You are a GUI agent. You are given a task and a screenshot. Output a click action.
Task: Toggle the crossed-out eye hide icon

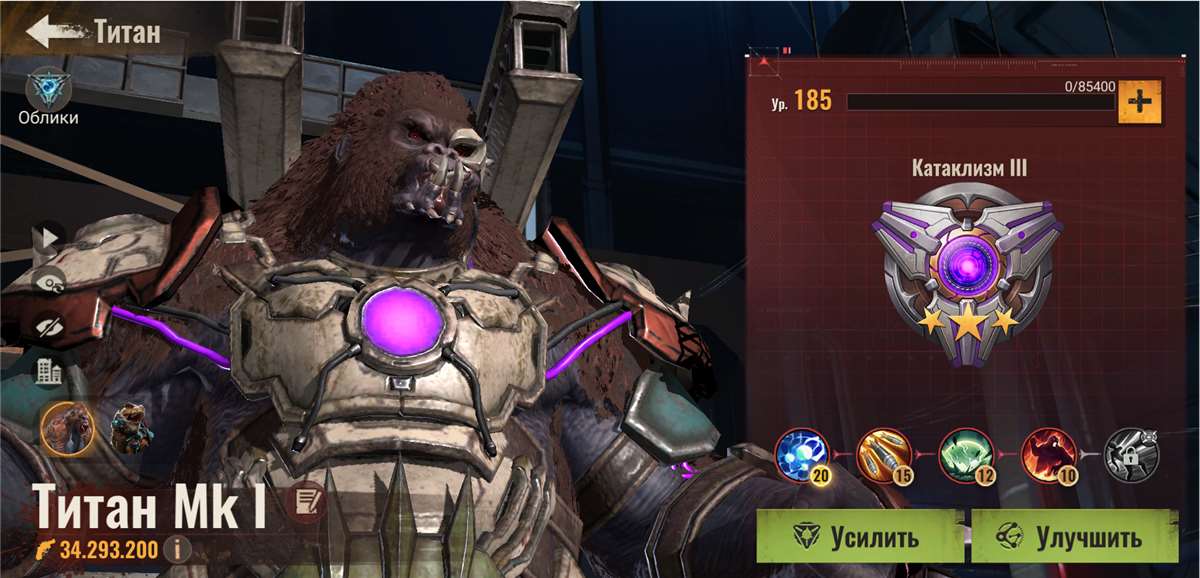pyautogui.click(x=48, y=326)
